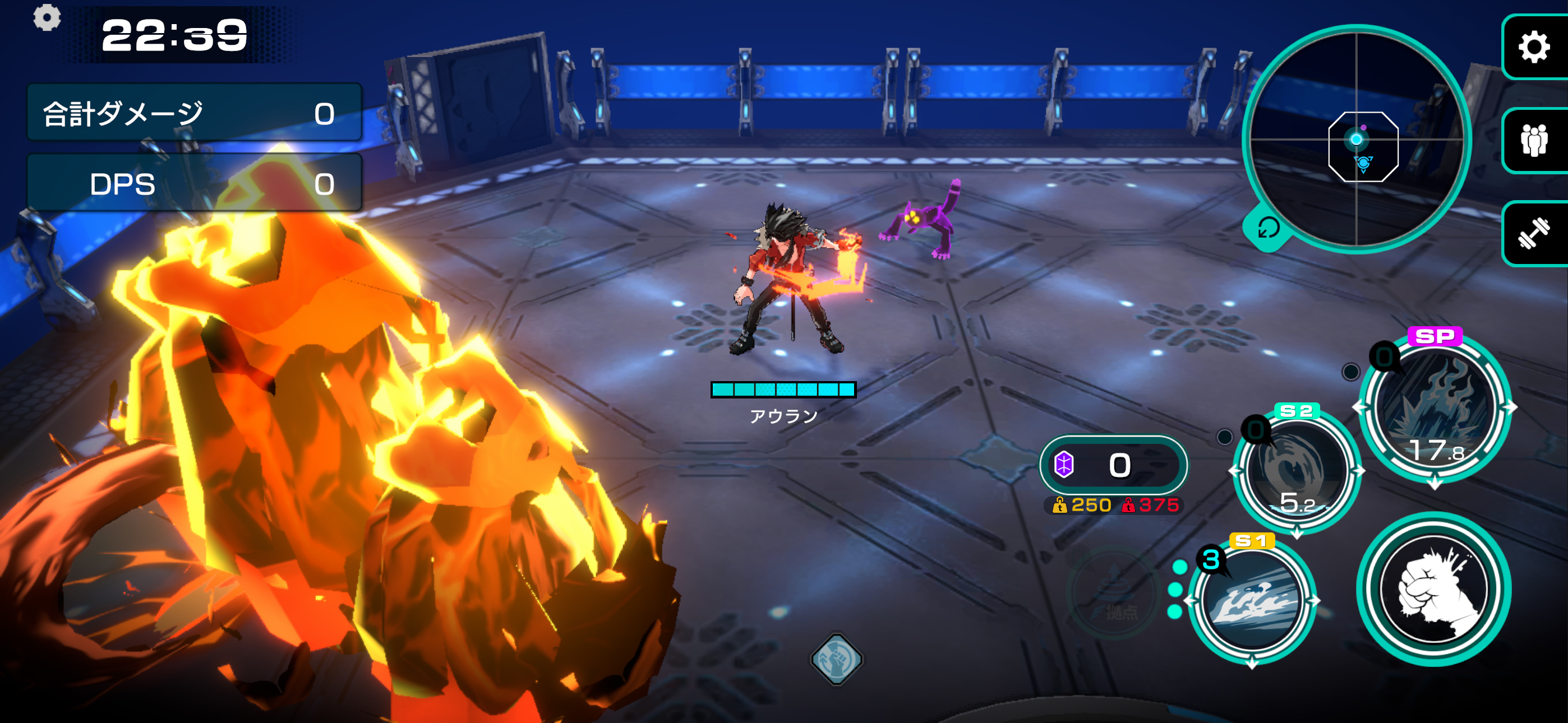The image size is (1568, 723).
Task: Tap the dumbbell training options button
Action: (x=1534, y=234)
